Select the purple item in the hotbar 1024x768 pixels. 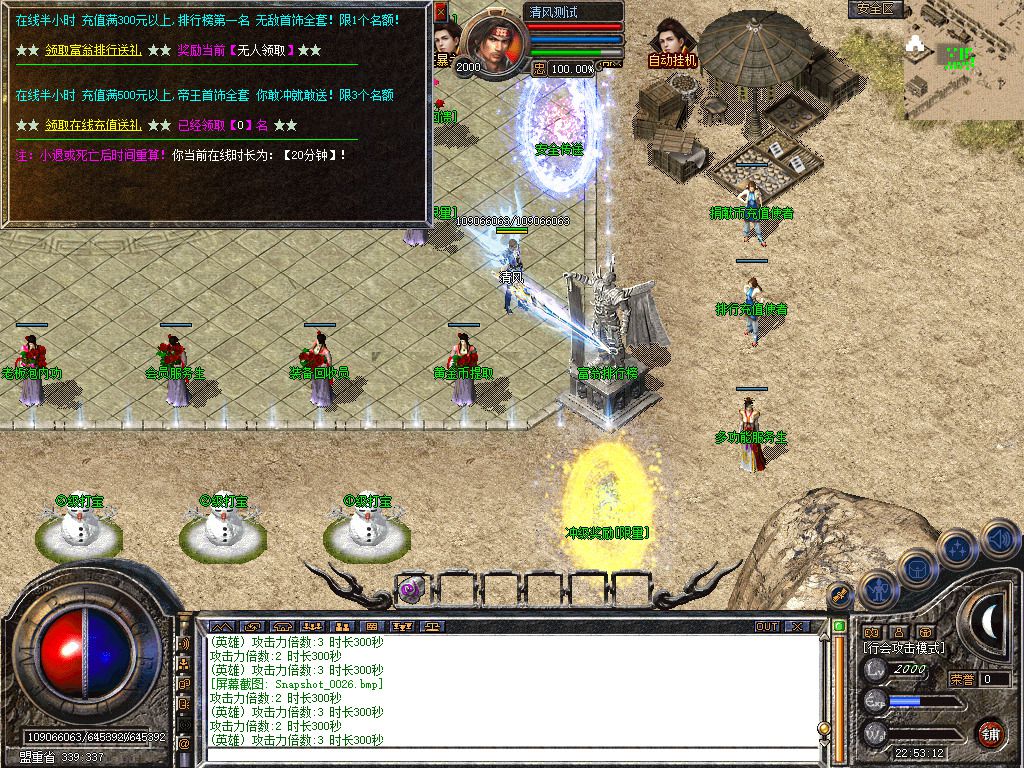(411, 590)
